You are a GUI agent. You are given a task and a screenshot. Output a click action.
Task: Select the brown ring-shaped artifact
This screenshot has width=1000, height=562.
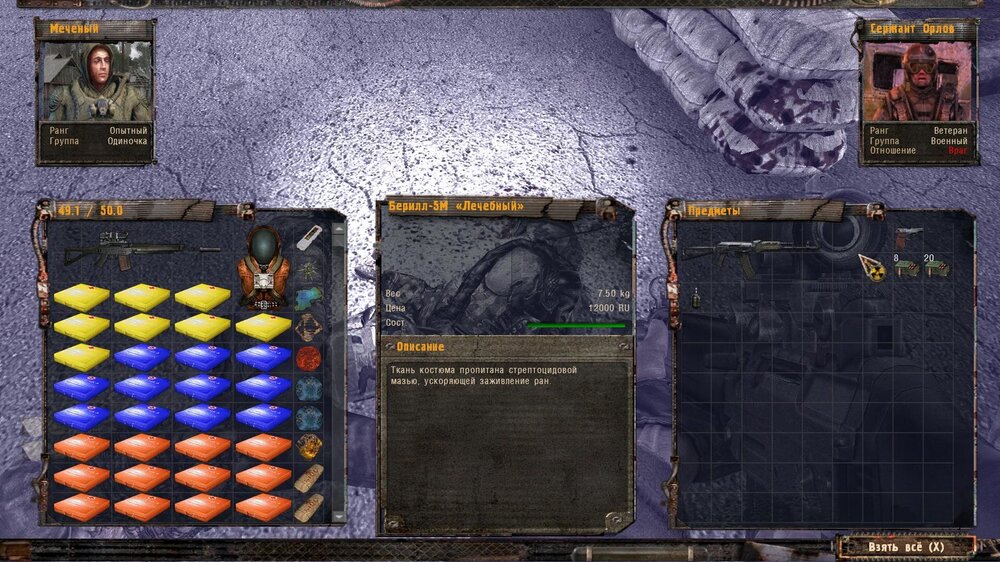(x=308, y=327)
